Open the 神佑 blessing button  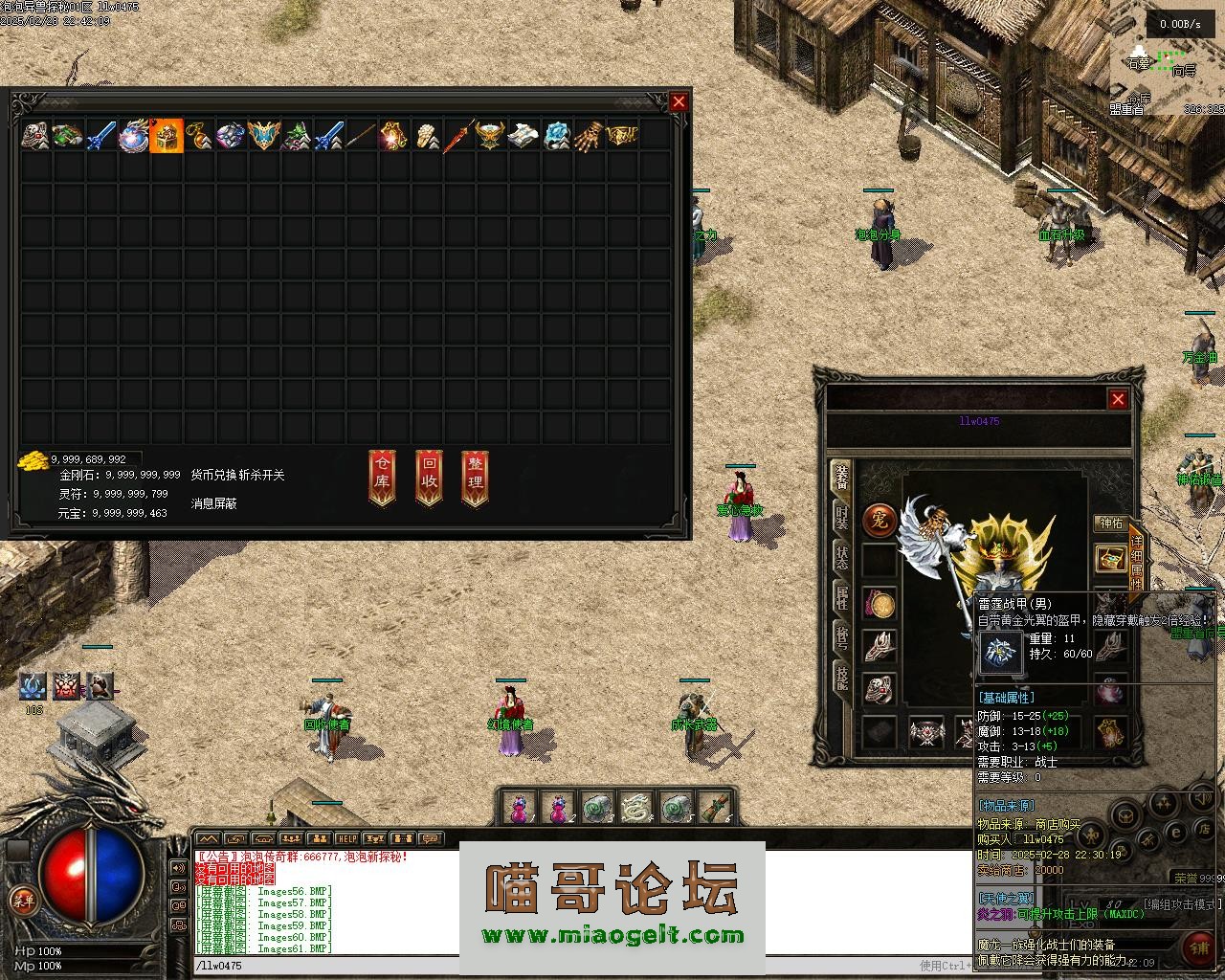click(x=1110, y=523)
